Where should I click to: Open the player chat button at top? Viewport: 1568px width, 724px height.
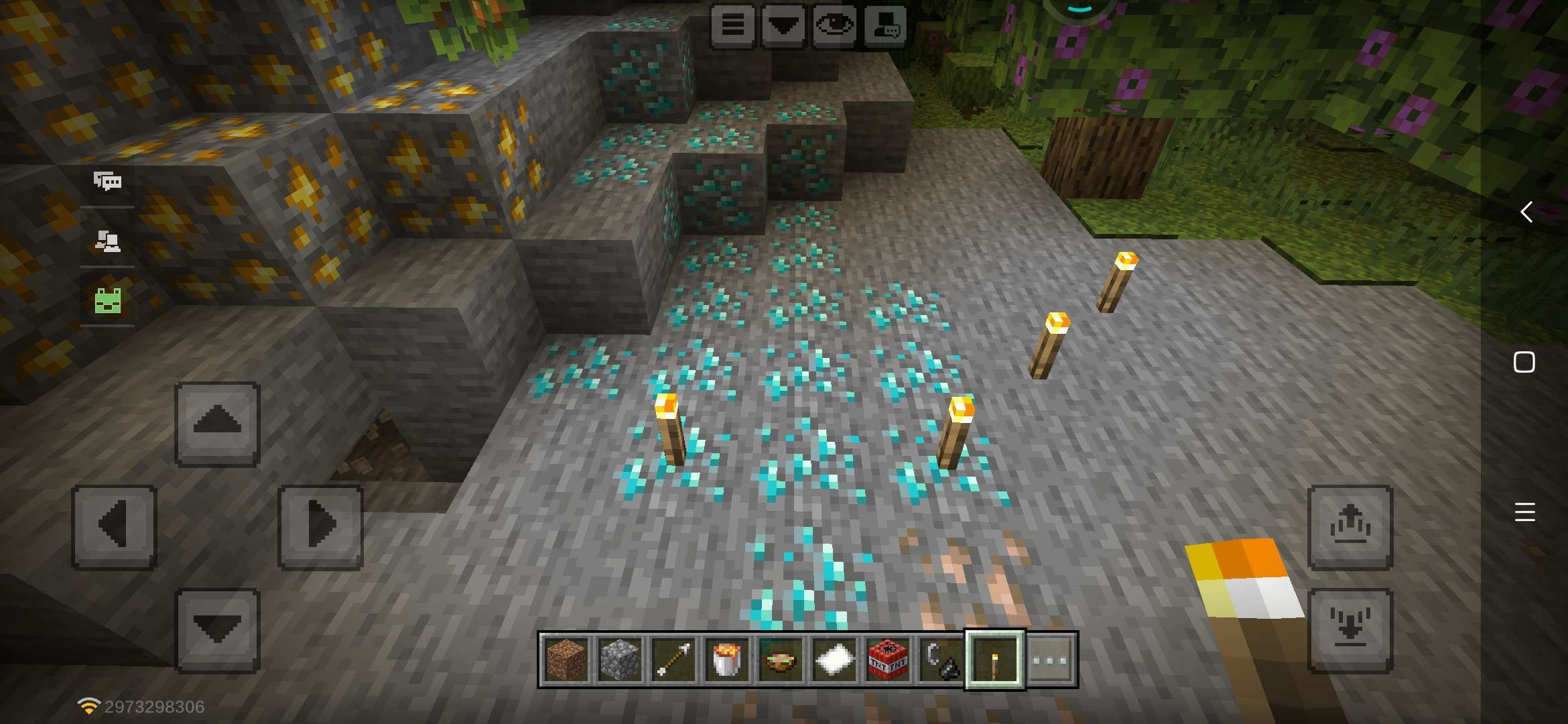pos(885,26)
